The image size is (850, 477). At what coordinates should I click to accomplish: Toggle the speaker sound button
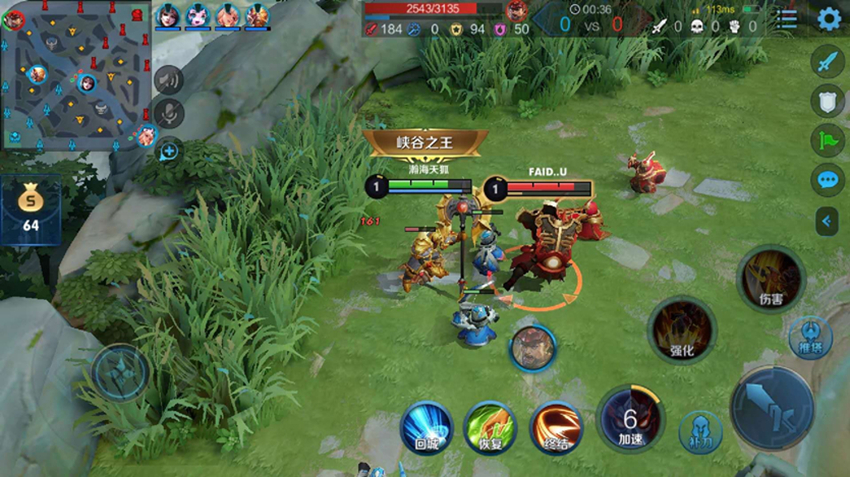click(169, 79)
